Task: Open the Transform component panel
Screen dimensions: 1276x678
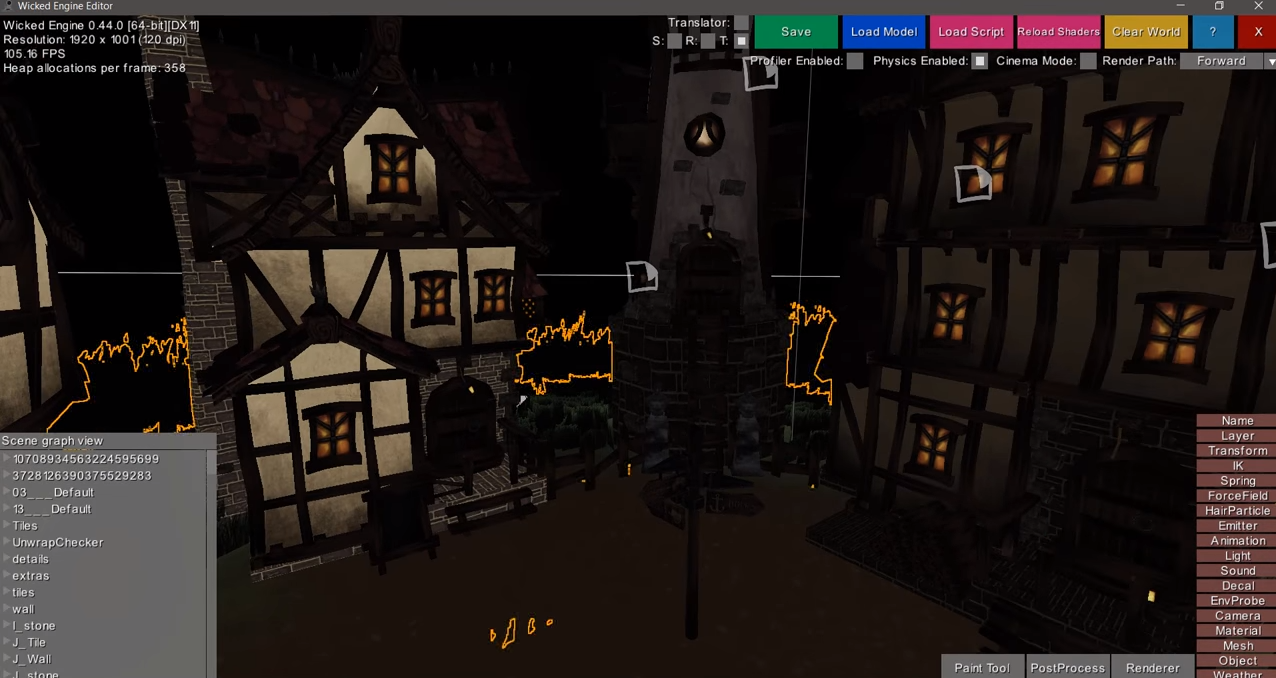Action: pos(1237,451)
